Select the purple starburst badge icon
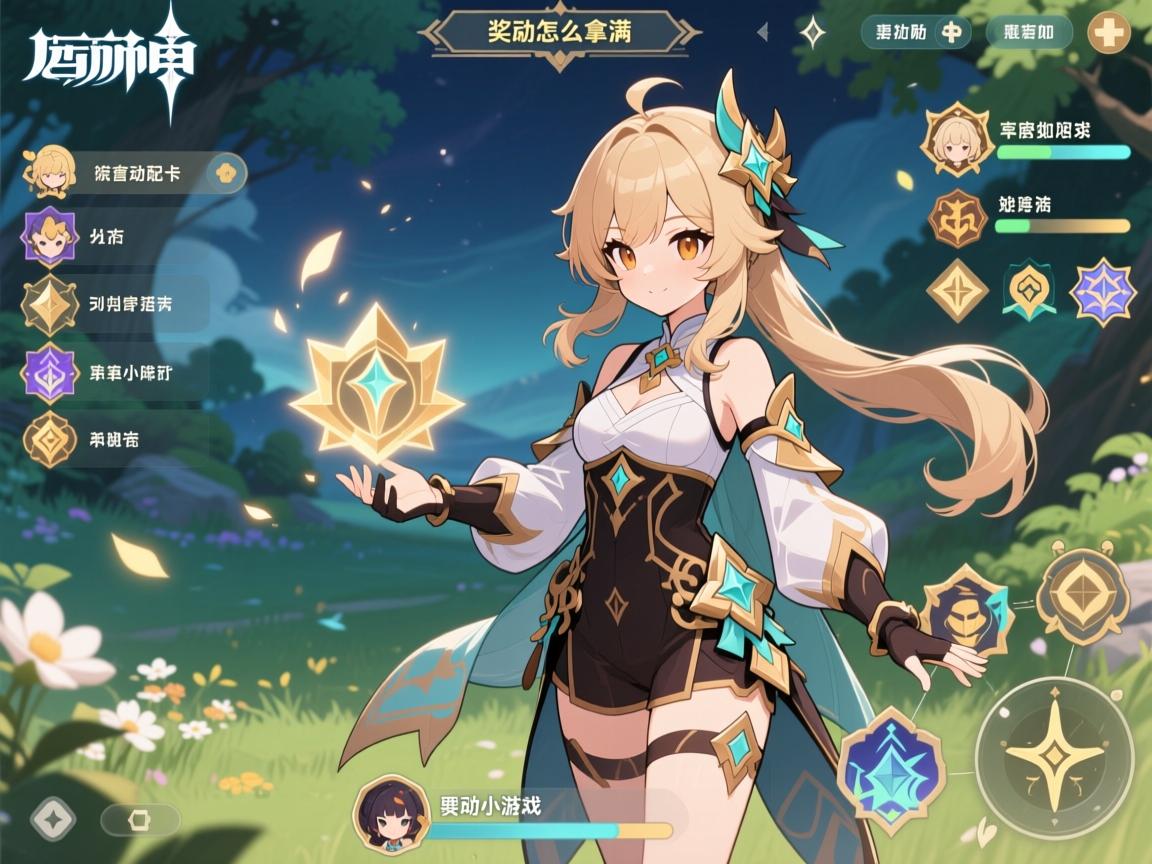Image resolution: width=1152 pixels, height=864 pixels. pyautogui.click(x=1102, y=290)
